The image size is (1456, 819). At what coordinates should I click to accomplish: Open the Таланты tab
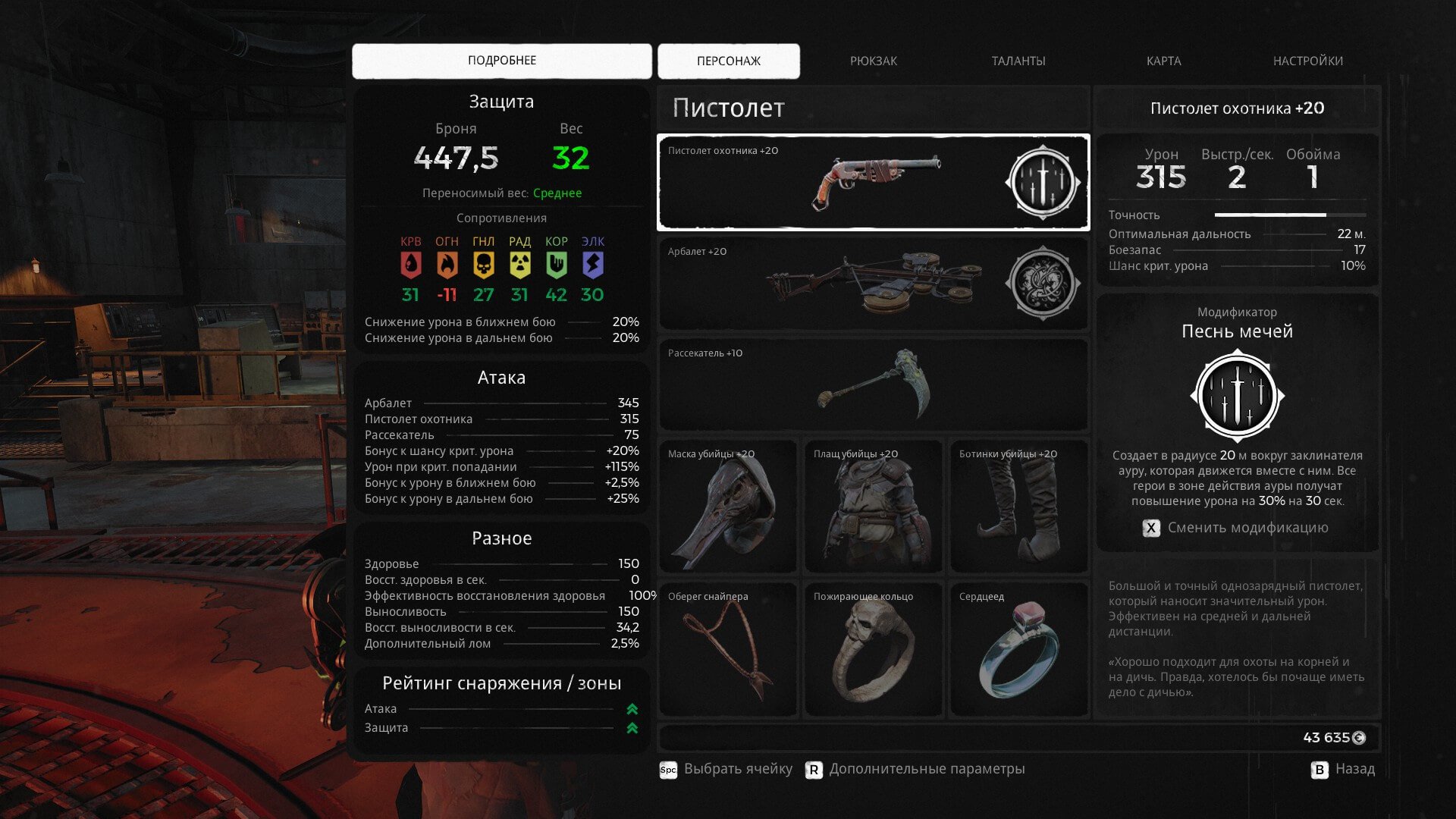1018,61
